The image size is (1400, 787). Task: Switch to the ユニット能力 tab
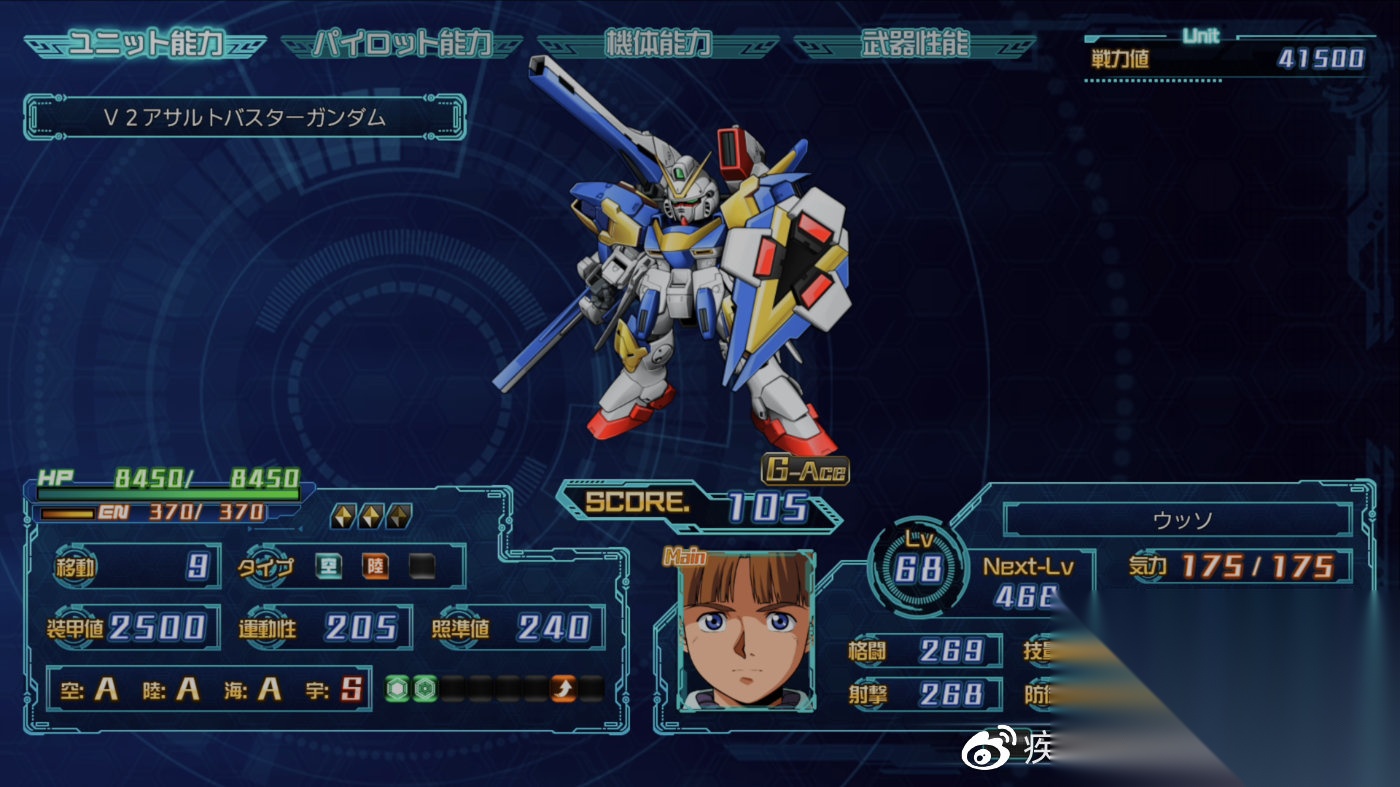pos(145,45)
